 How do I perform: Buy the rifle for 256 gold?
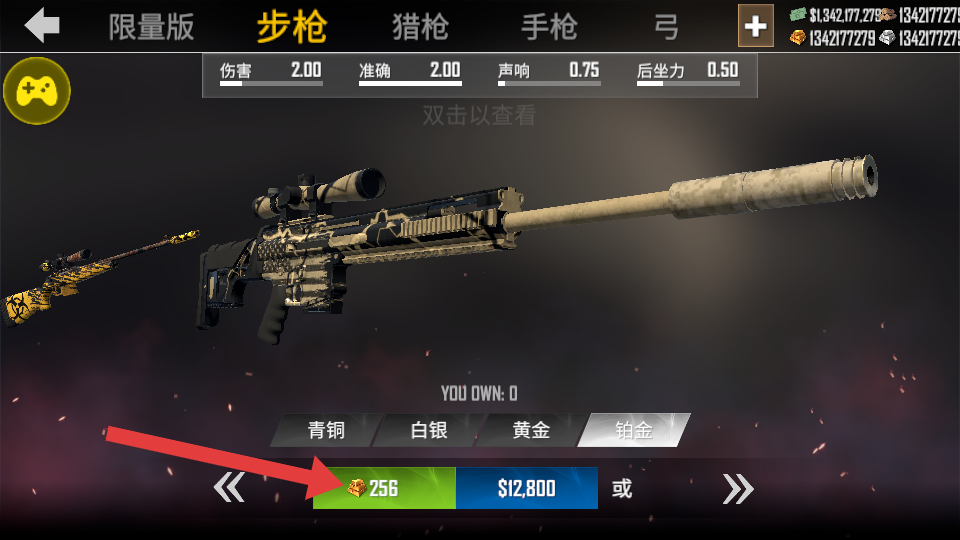pyautogui.click(x=384, y=489)
